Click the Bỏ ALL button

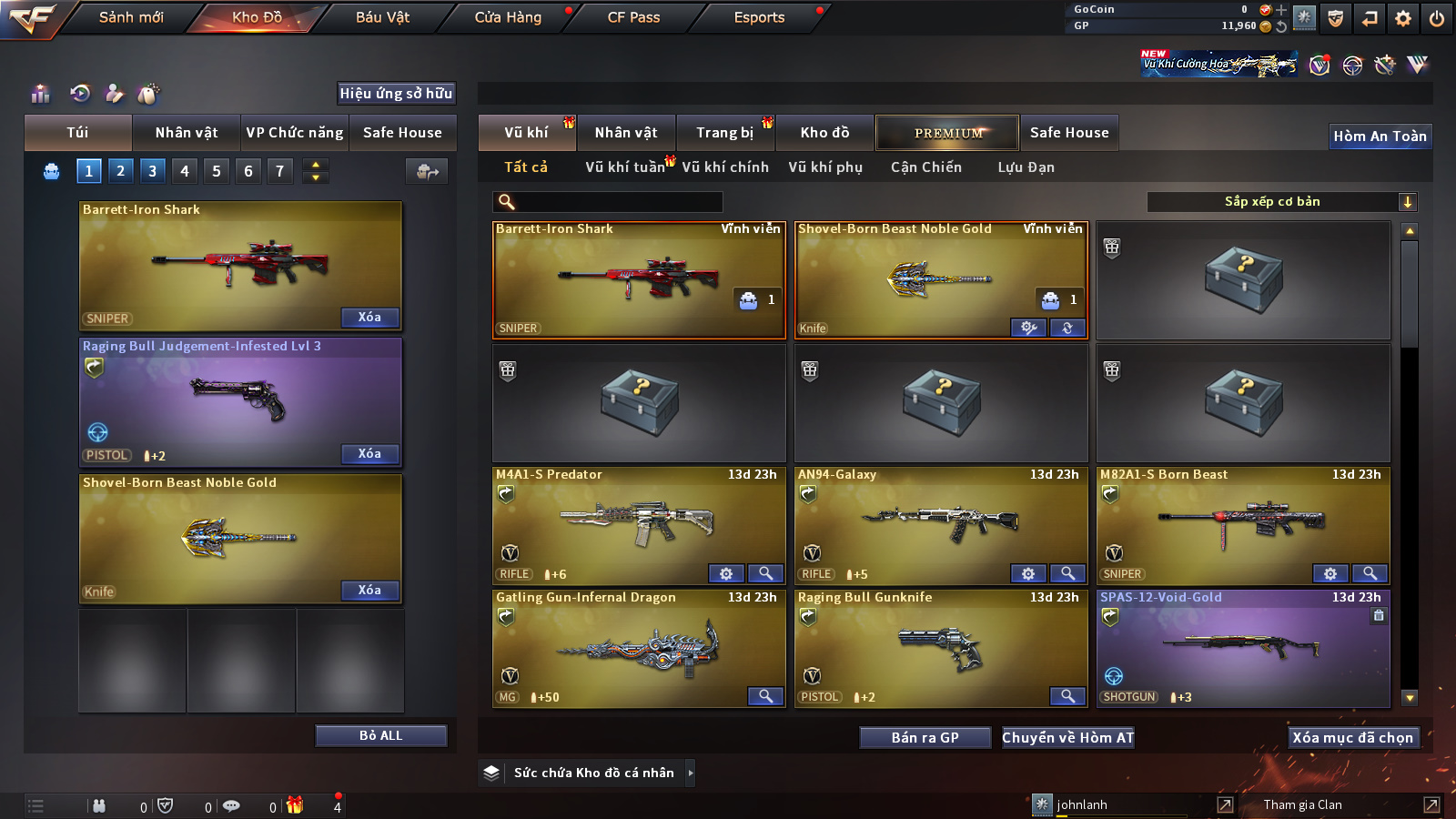point(380,735)
